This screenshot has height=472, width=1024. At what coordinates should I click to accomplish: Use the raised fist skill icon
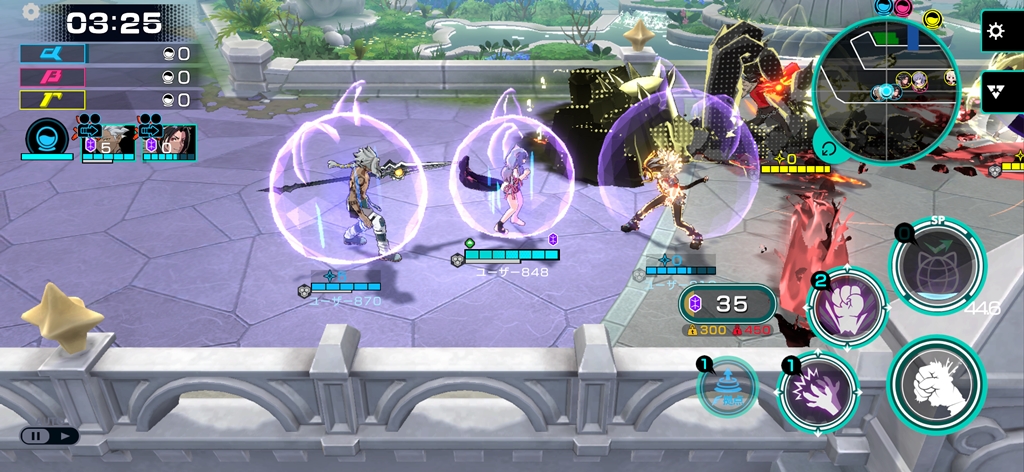click(x=848, y=308)
